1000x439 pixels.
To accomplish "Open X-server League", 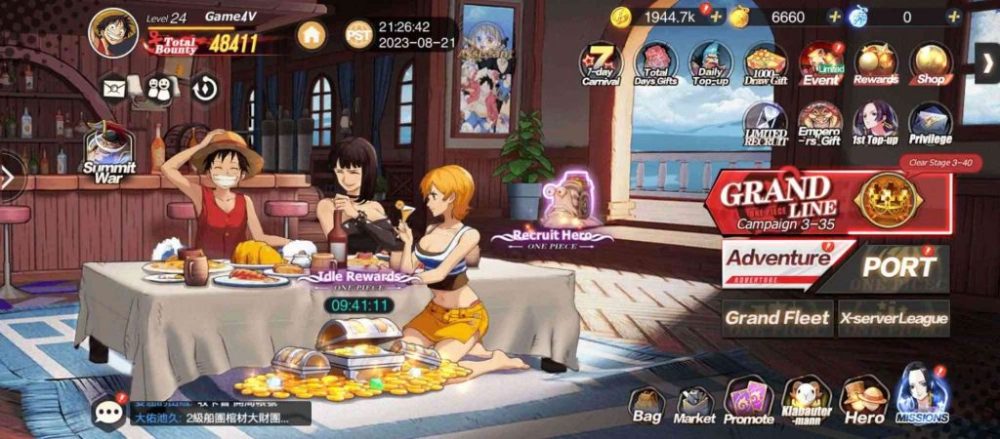I will [x=893, y=318].
